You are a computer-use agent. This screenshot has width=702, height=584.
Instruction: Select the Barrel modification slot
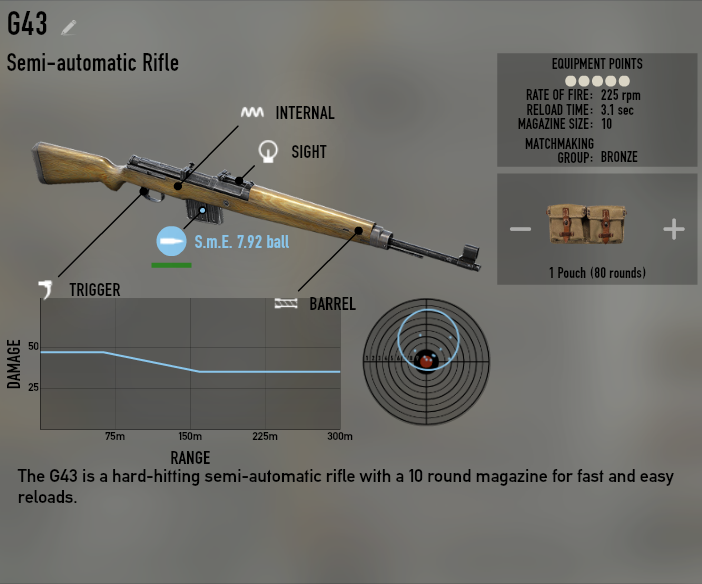coord(287,303)
